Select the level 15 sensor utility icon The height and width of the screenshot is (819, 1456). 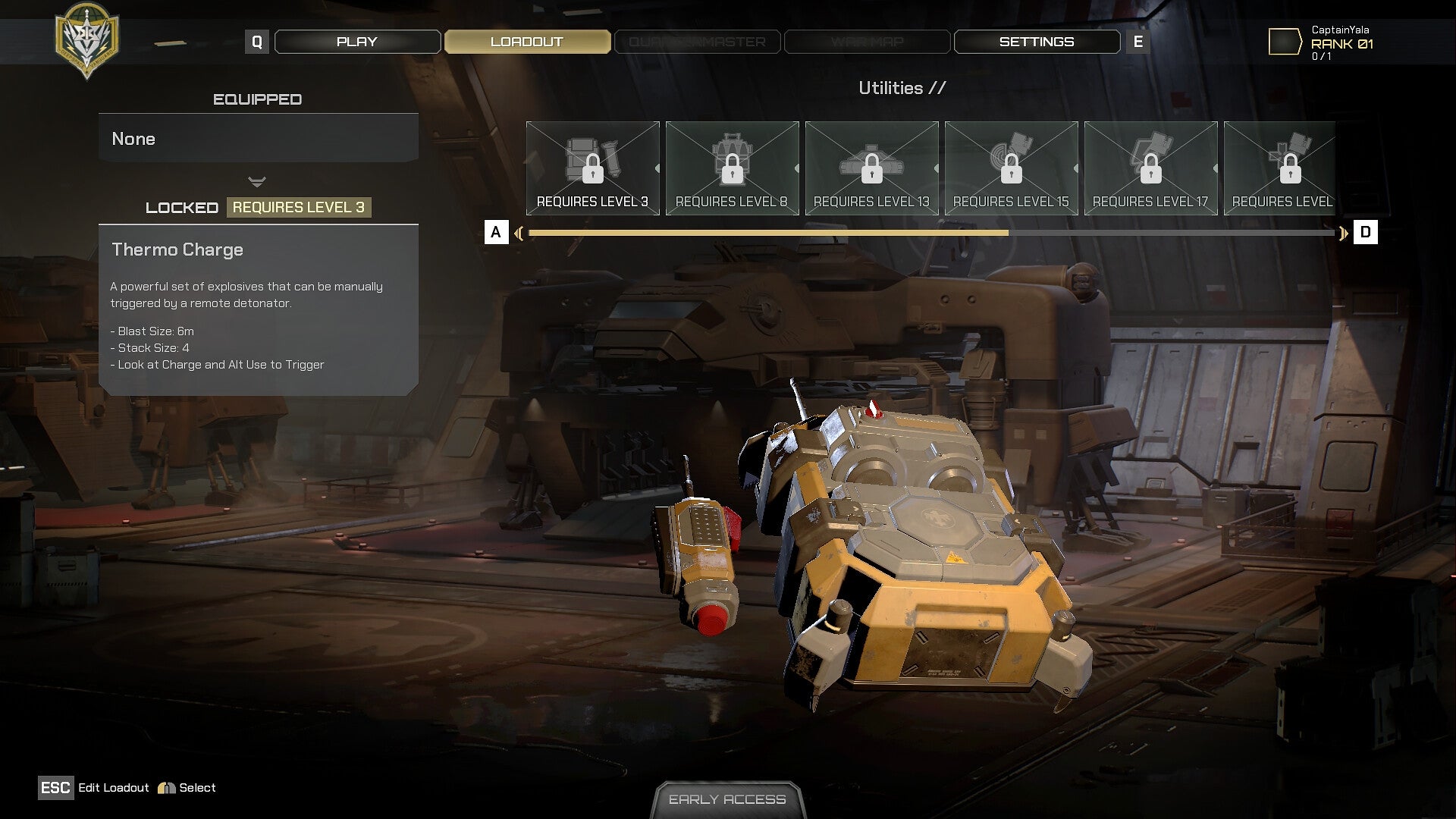click(1011, 163)
